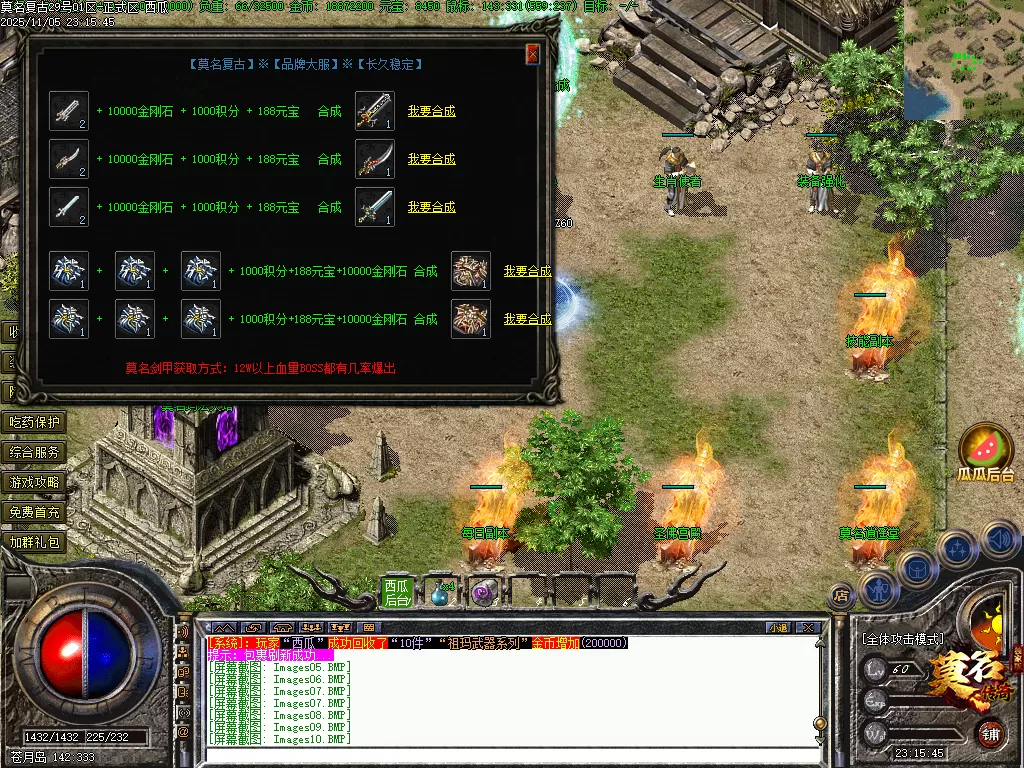The height and width of the screenshot is (768, 1024).
Task: Toggle the sound speaker round button
Action: coord(1000,540)
